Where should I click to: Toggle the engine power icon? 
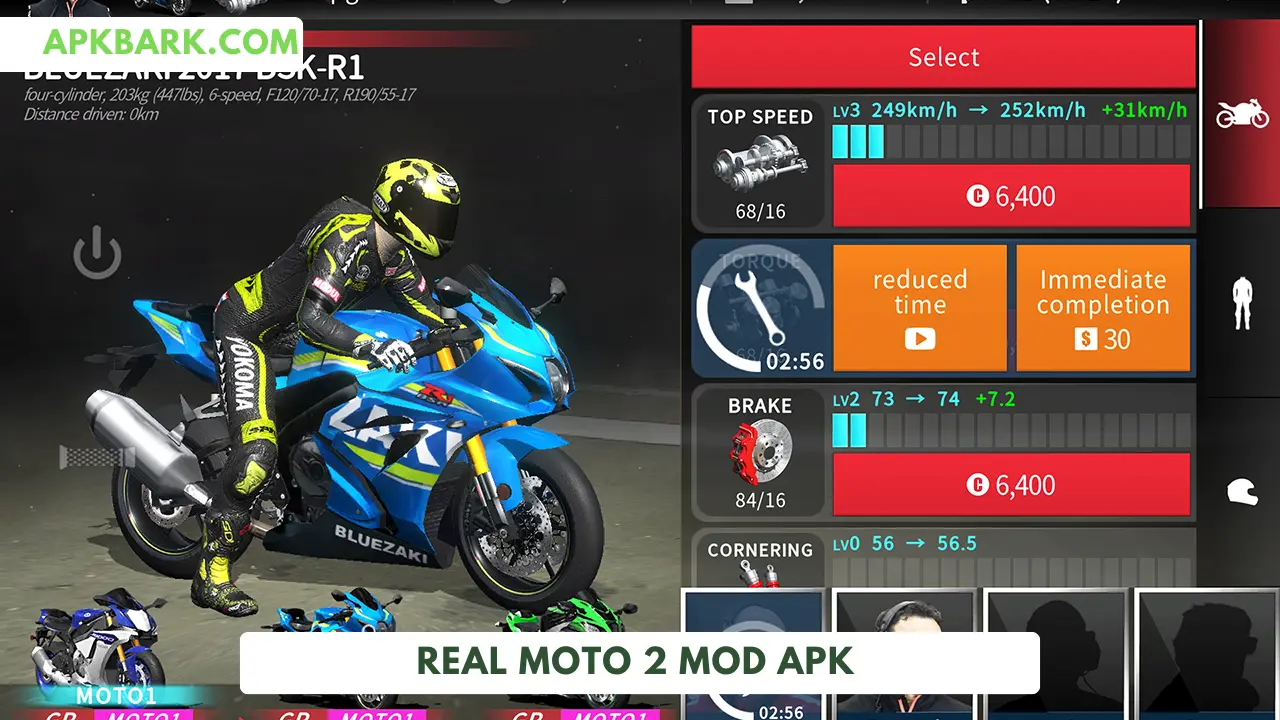[97, 252]
